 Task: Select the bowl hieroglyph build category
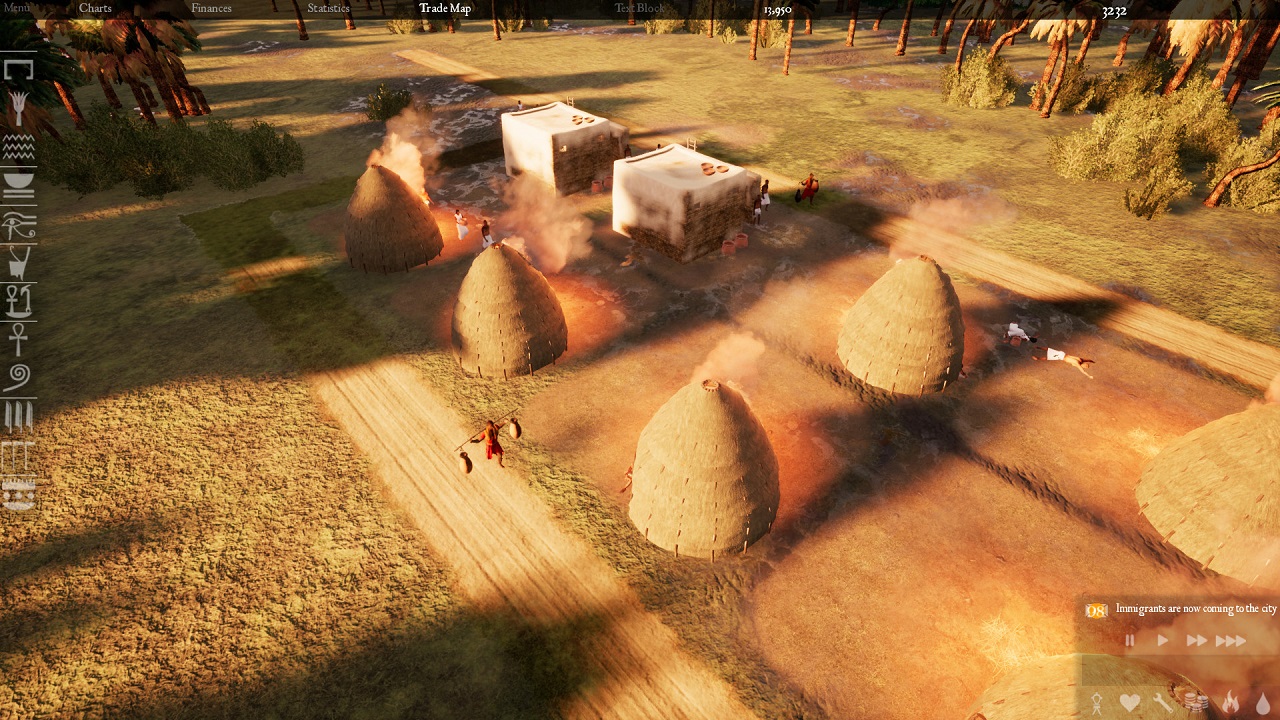tap(18, 185)
